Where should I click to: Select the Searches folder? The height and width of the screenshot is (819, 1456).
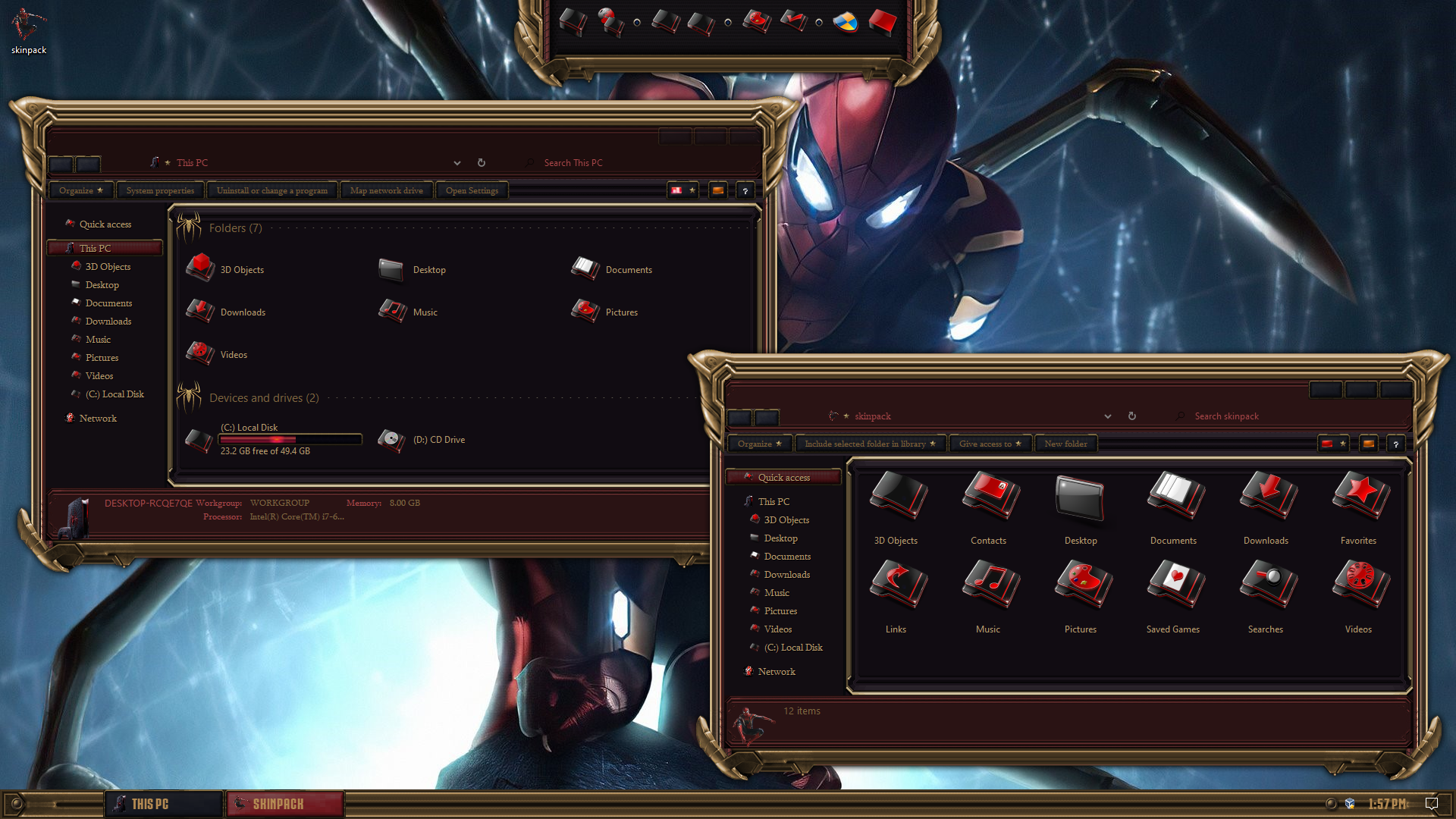click(1265, 596)
